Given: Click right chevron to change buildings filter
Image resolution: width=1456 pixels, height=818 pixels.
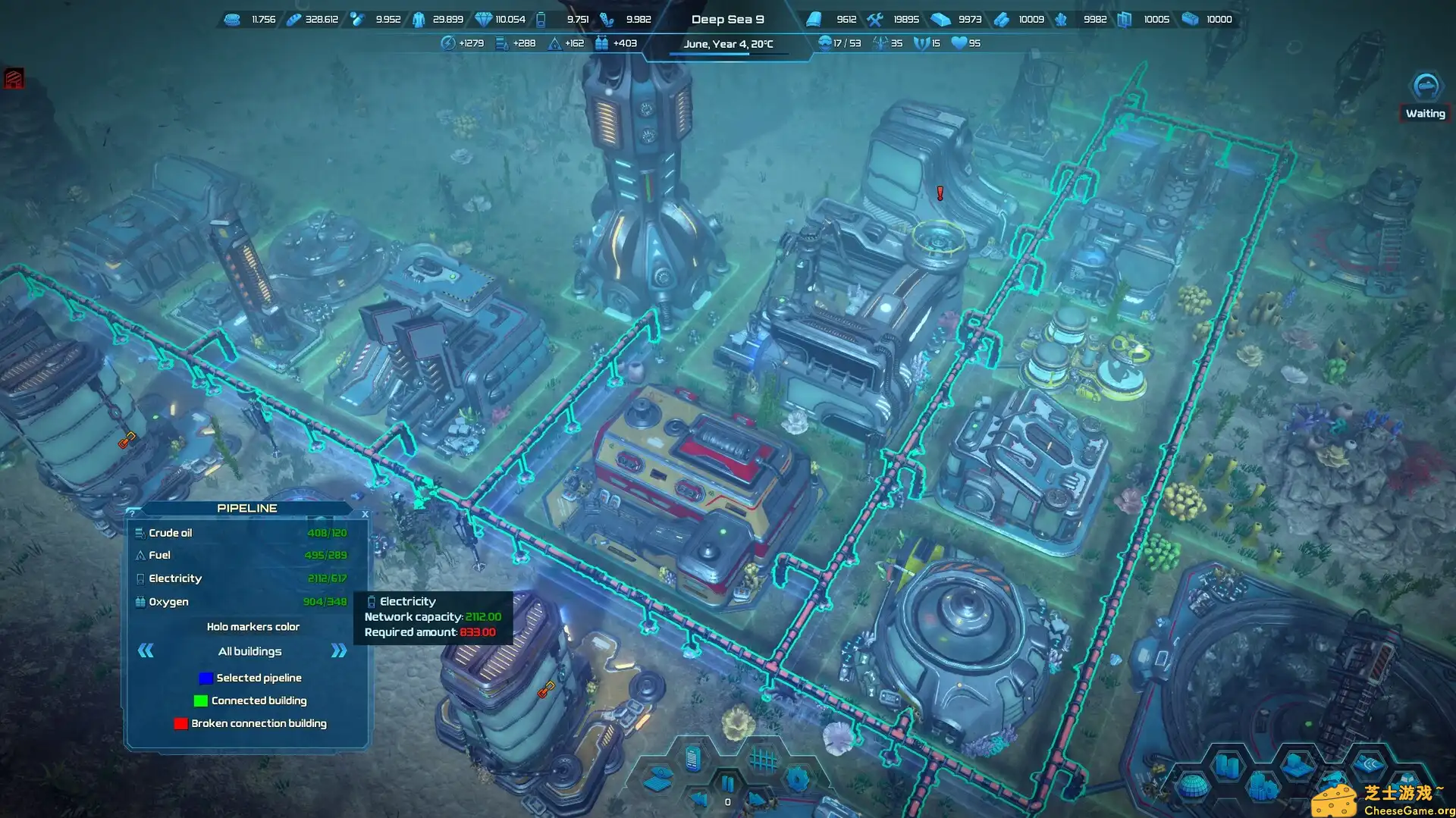Looking at the screenshot, I should click(336, 650).
